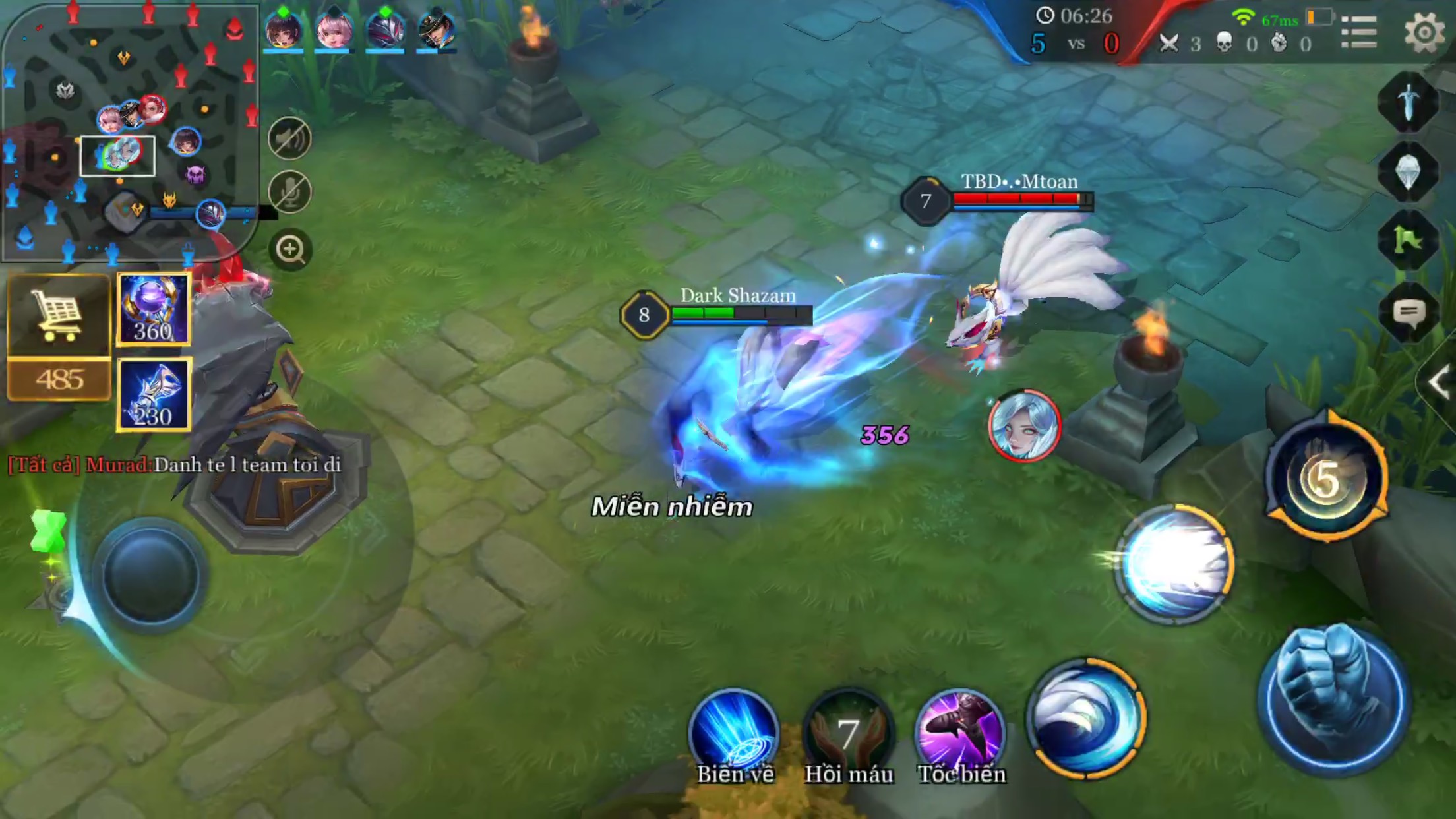Activate the Hồi máu heal skill
Viewport: 1456px width, 819px height.
[848, 731]
